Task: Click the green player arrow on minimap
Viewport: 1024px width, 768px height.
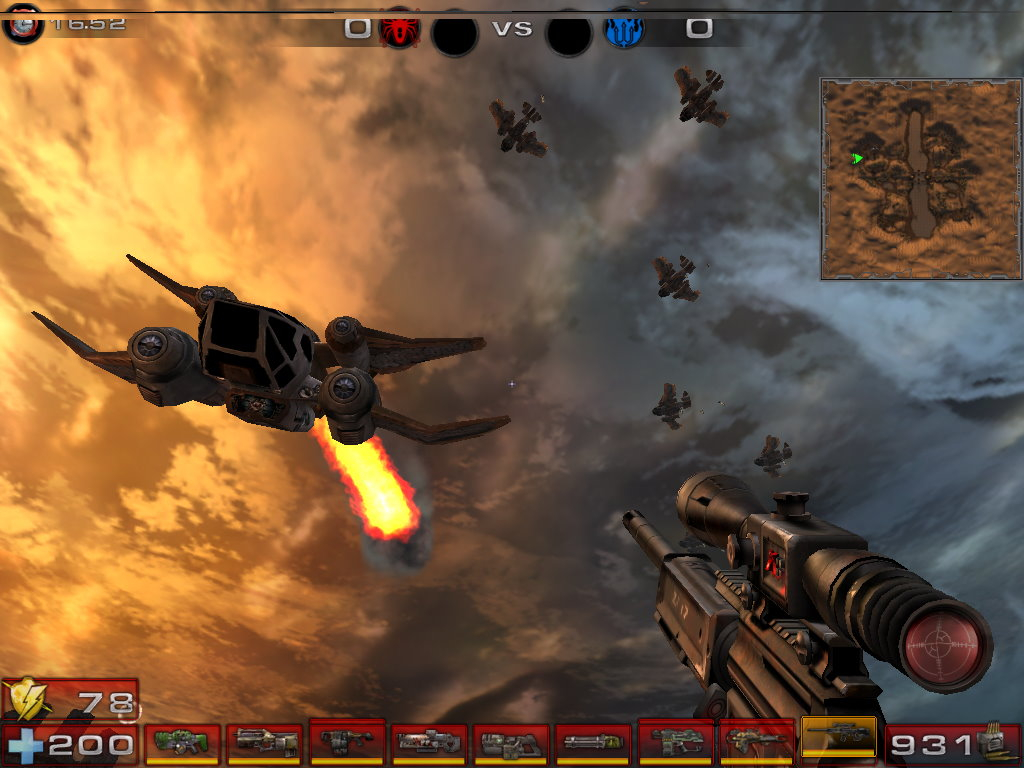Action: 857,158
